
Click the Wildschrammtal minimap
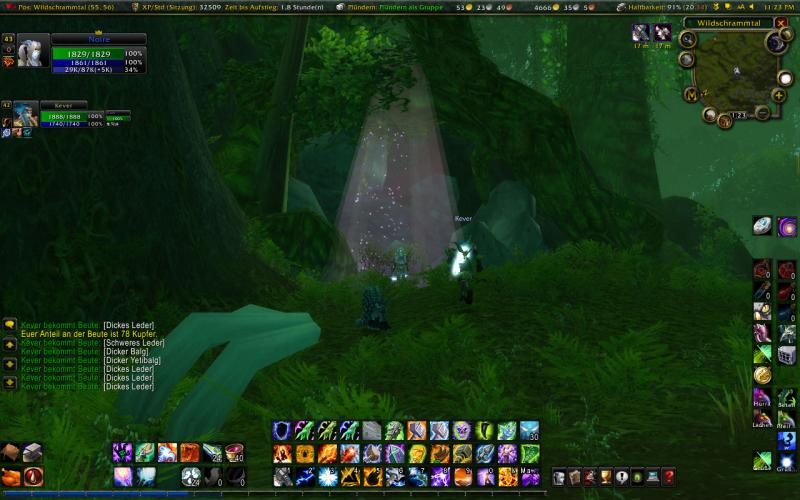click(736, 69)
